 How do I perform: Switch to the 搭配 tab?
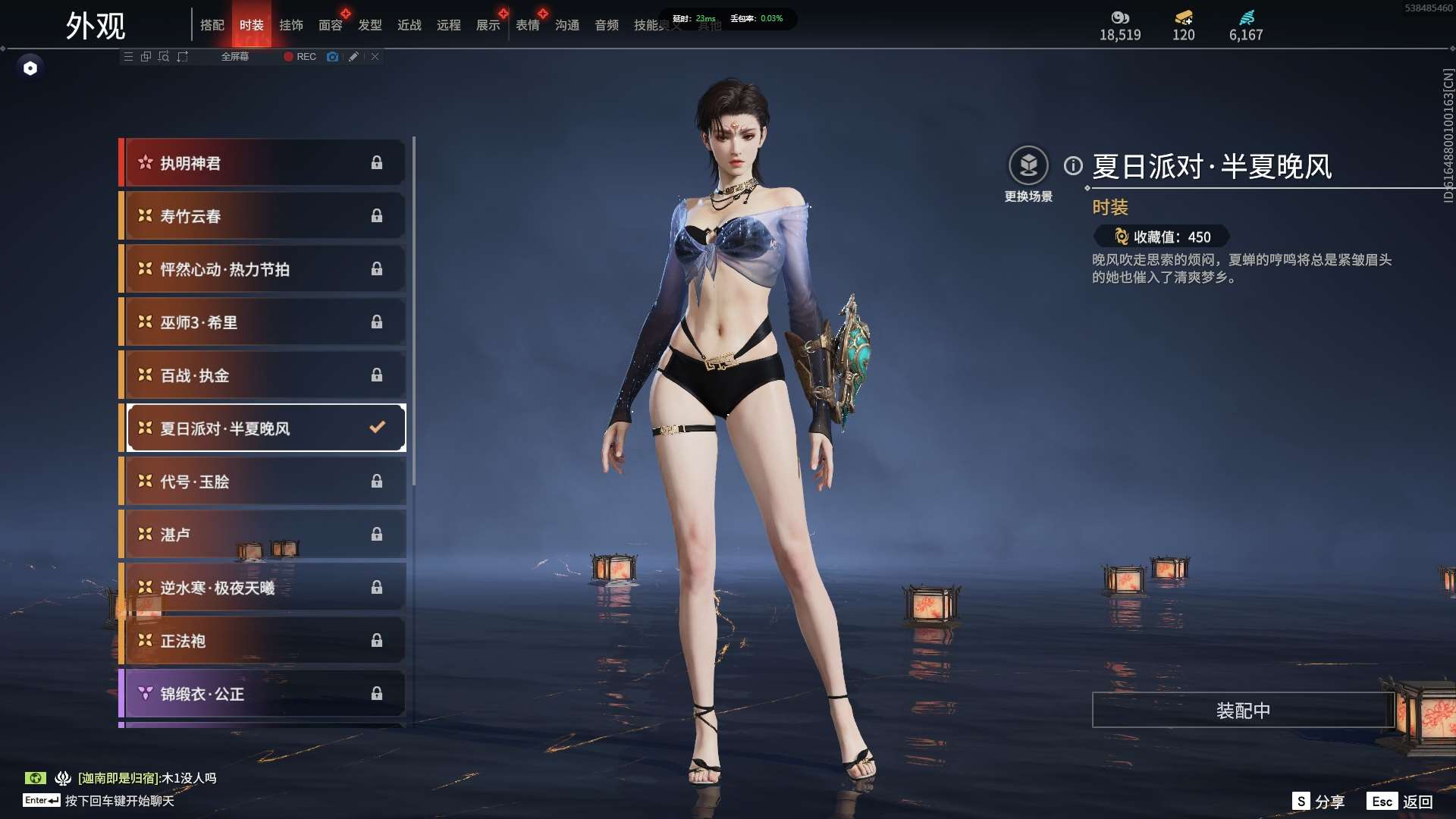point(212,25)
